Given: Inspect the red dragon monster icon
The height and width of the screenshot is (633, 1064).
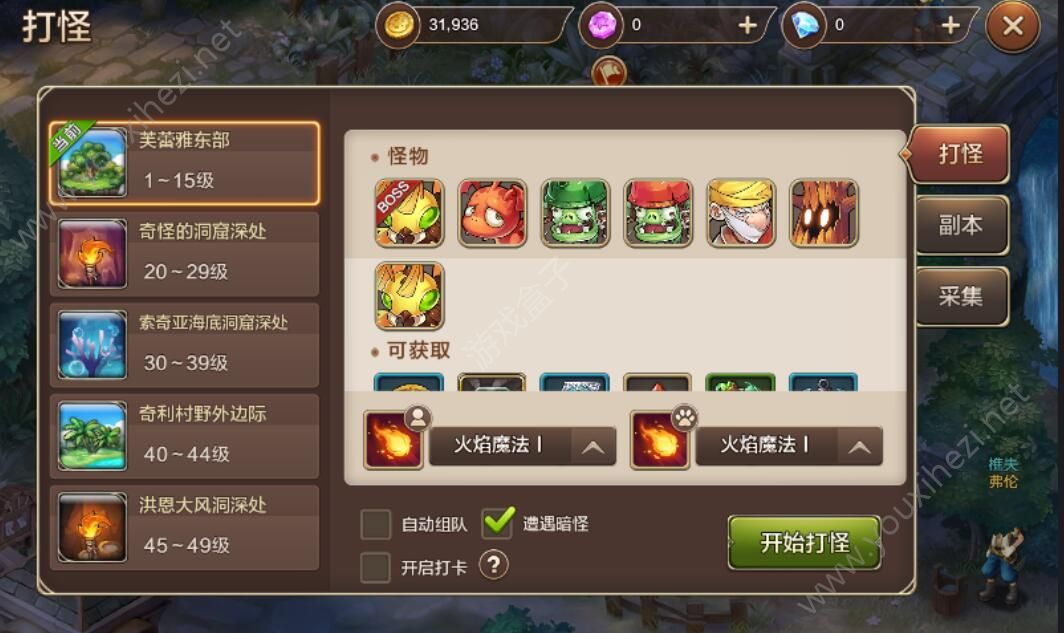Looking at the screenshot, I should pos(492,213).
